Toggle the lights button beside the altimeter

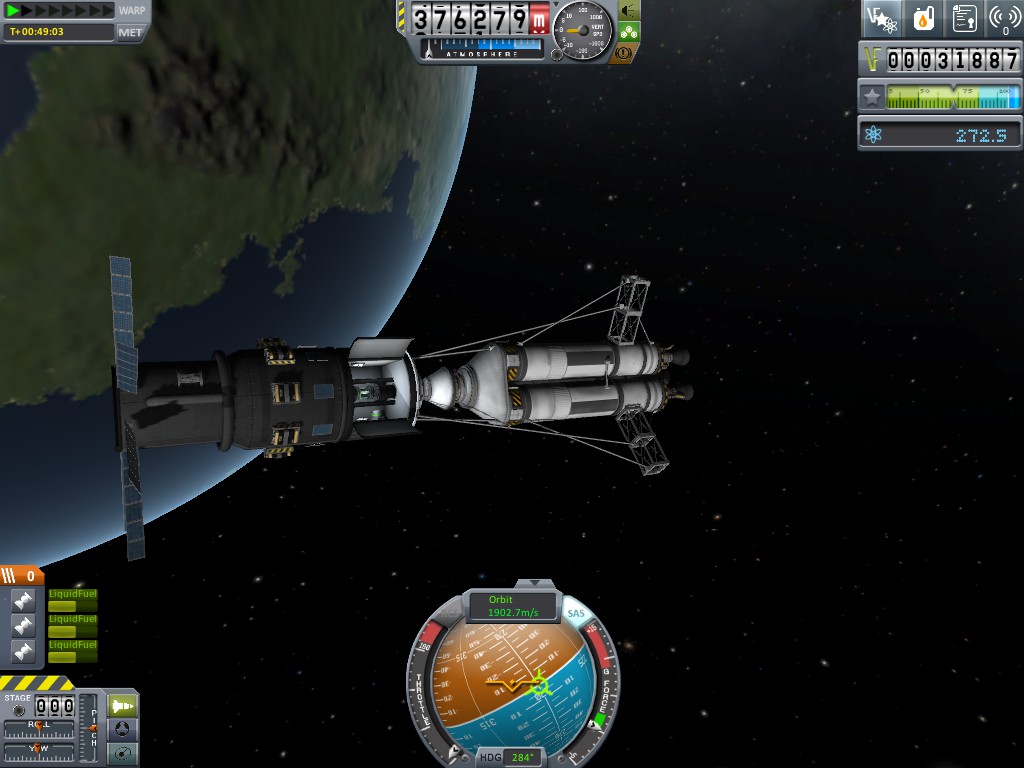coord(627,10)
